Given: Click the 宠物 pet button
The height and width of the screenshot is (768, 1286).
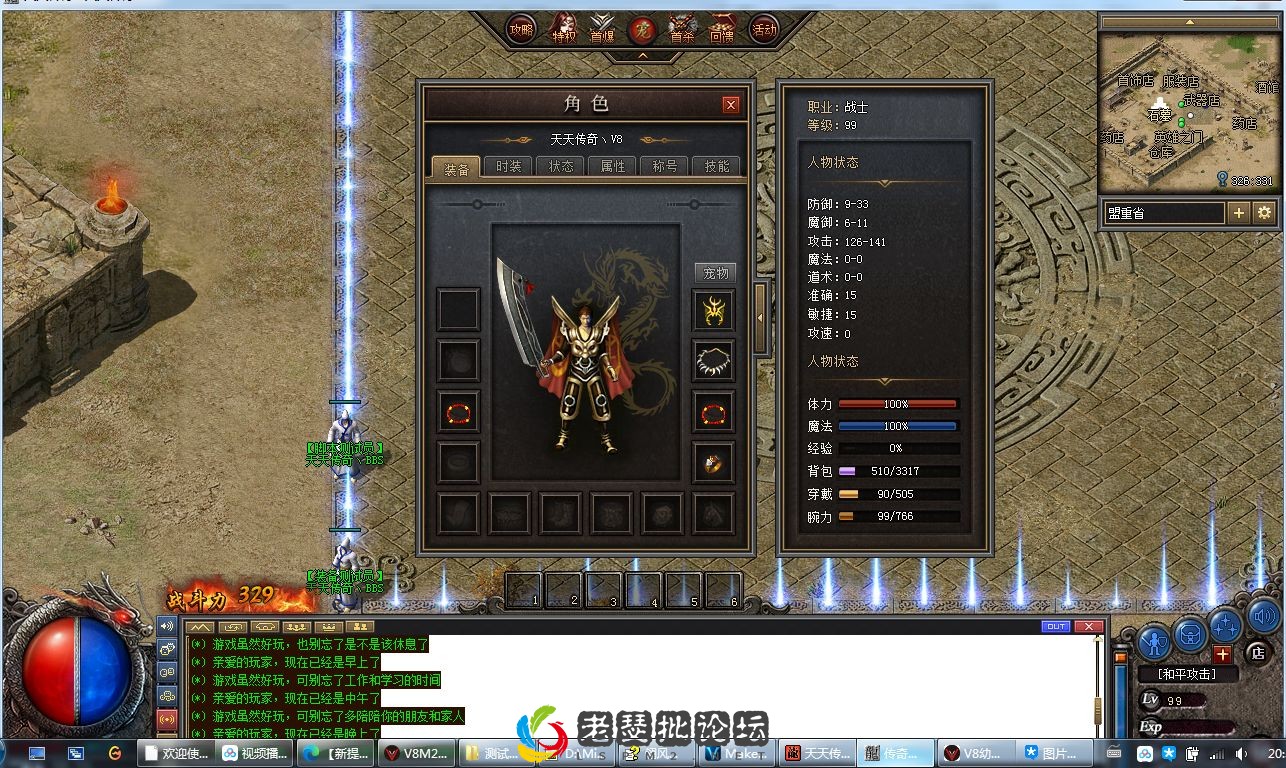Looking at the screenshot, I should [x=715, y=271].
